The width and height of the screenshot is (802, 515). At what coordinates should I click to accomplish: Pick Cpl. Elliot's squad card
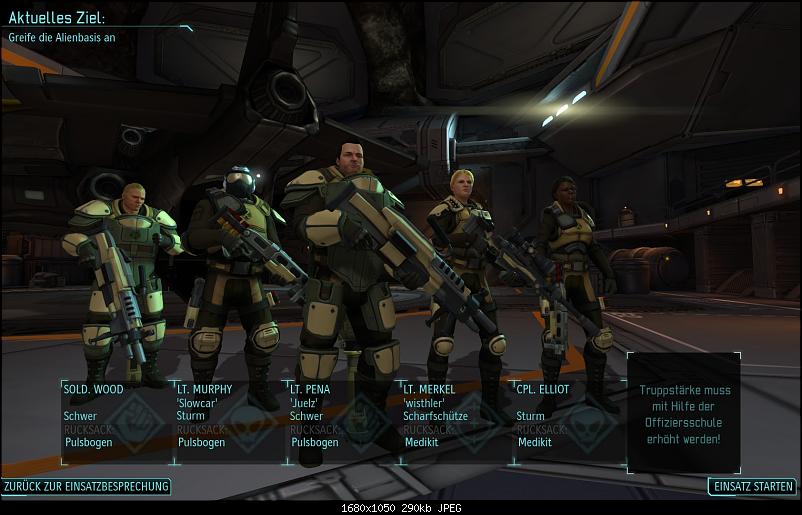[x=568, y=421]
